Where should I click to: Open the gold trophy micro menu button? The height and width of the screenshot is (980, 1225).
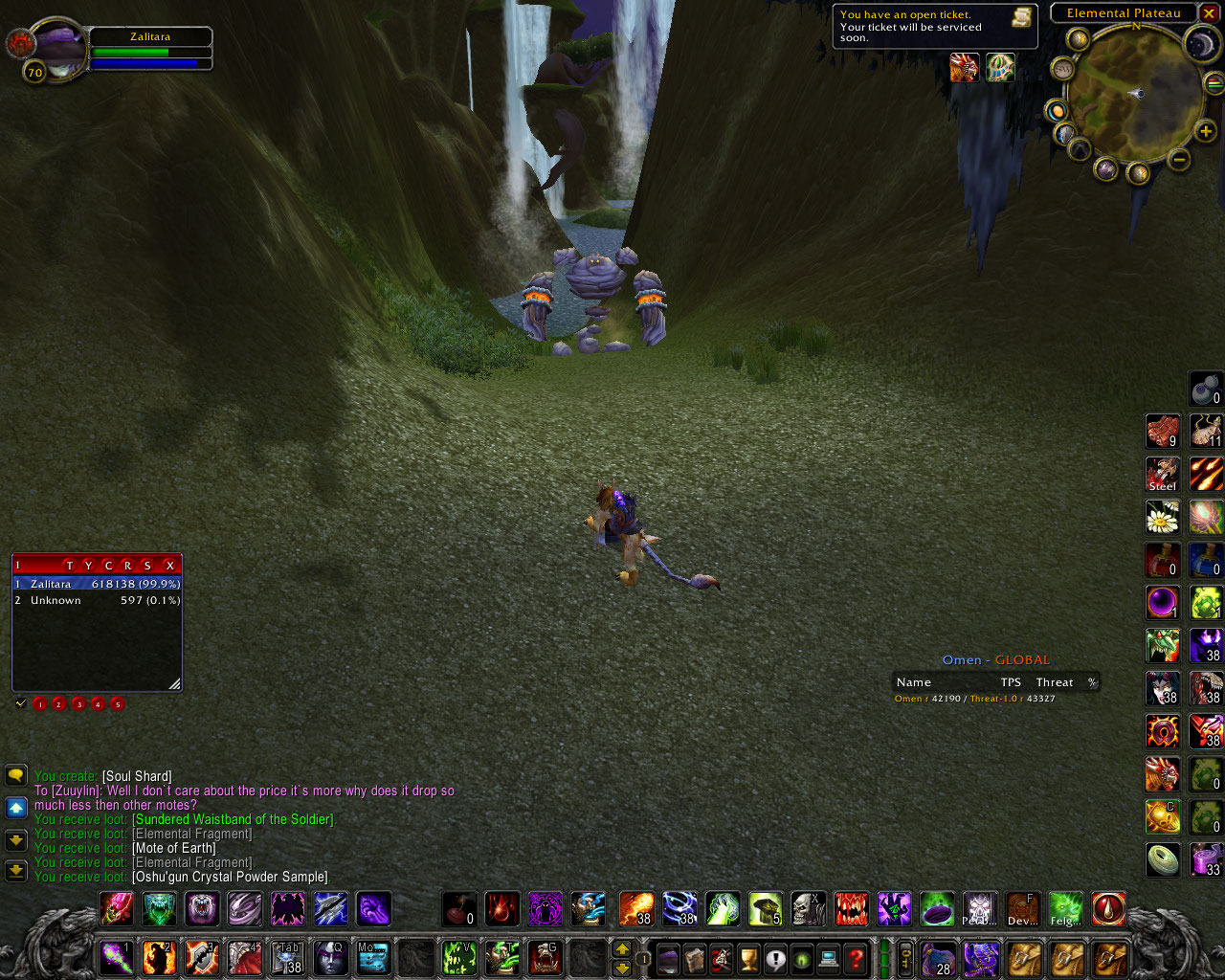(x=749, y=957)
